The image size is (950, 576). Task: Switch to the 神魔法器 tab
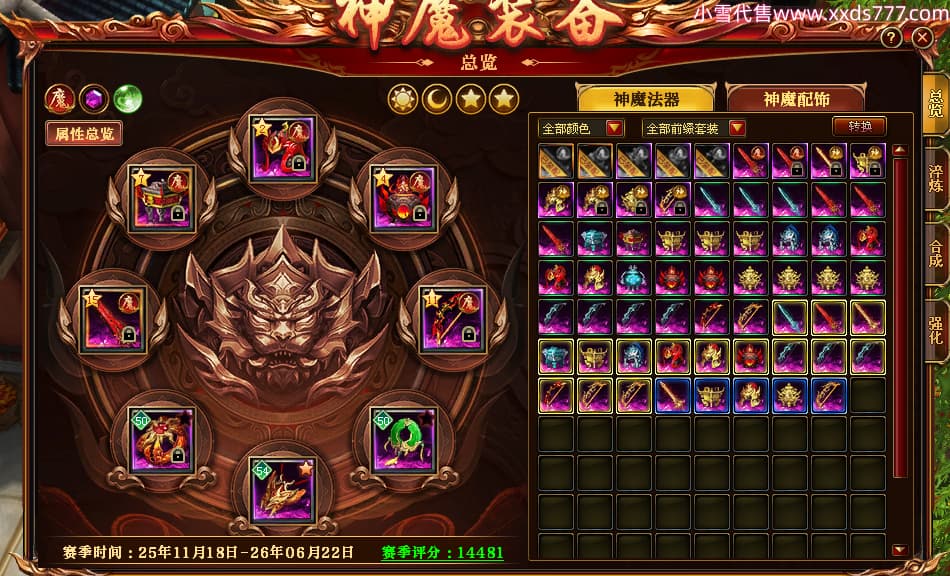tap(646, 98)
